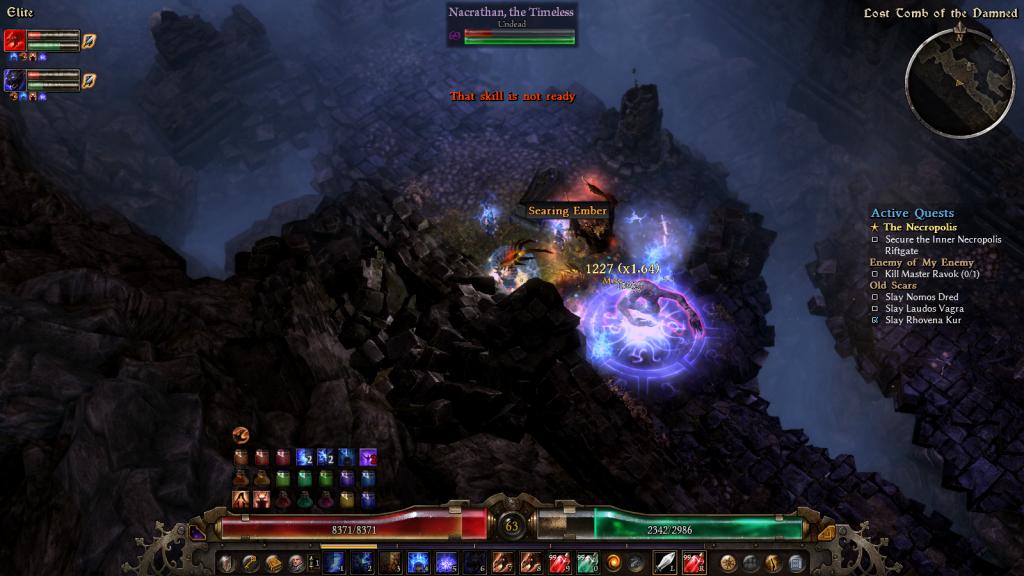The width and height of the screenshot is (1024, 576).
Task: Activate the fiery claw skill in slot 7
Action: pos(502,563)
